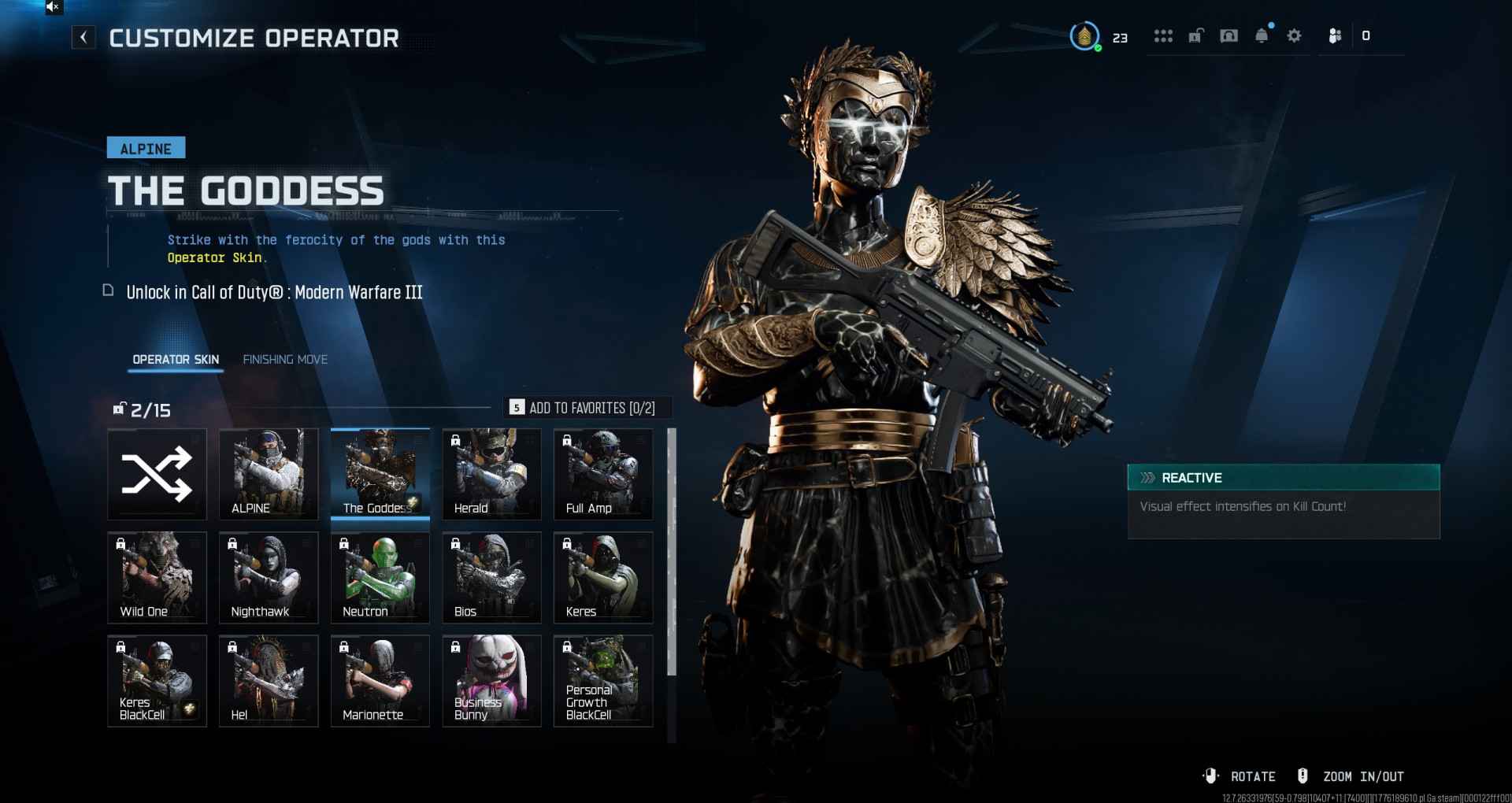1512x803 pixels.
Task: Choose the Full Amp skin
Action: tap(603, 474)
